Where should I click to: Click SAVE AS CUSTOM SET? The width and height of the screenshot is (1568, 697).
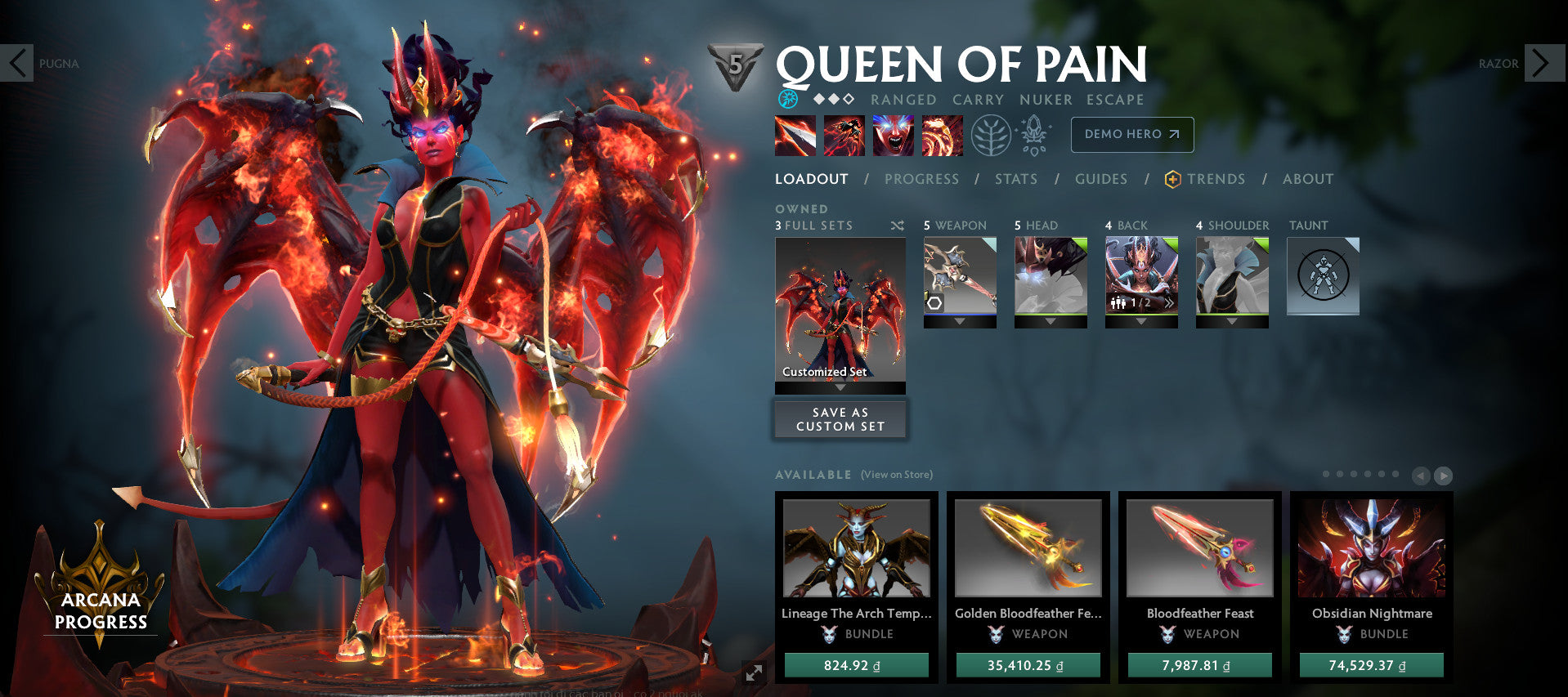pos(840,419)
